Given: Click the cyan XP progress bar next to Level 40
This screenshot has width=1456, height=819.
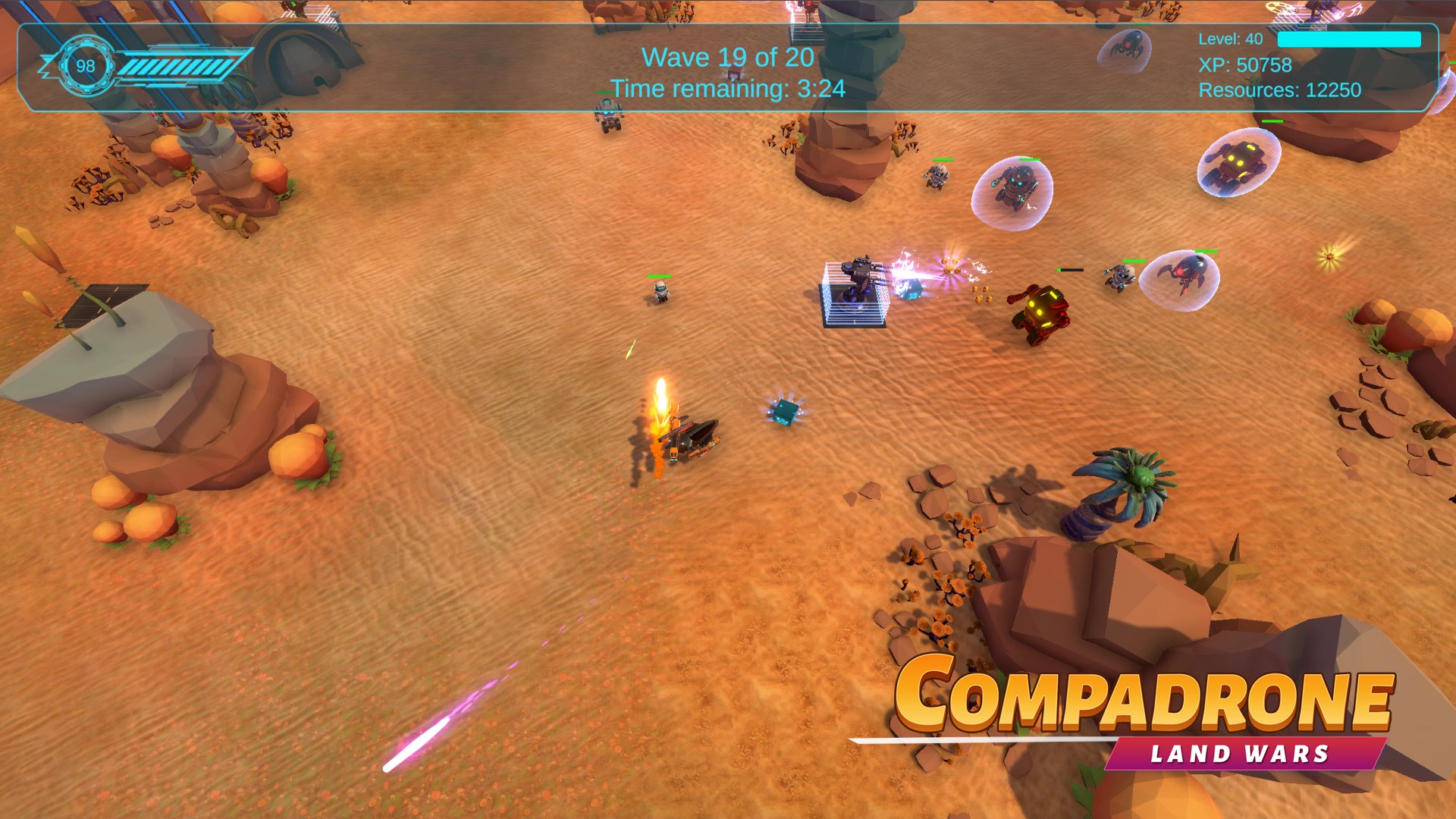Looking at the screenshot, I should point(1348,39).
